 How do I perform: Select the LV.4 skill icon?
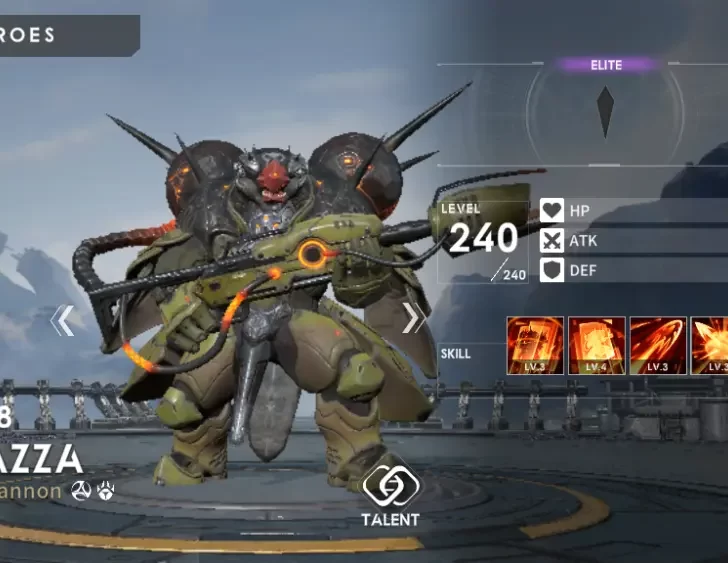point(597,346)
